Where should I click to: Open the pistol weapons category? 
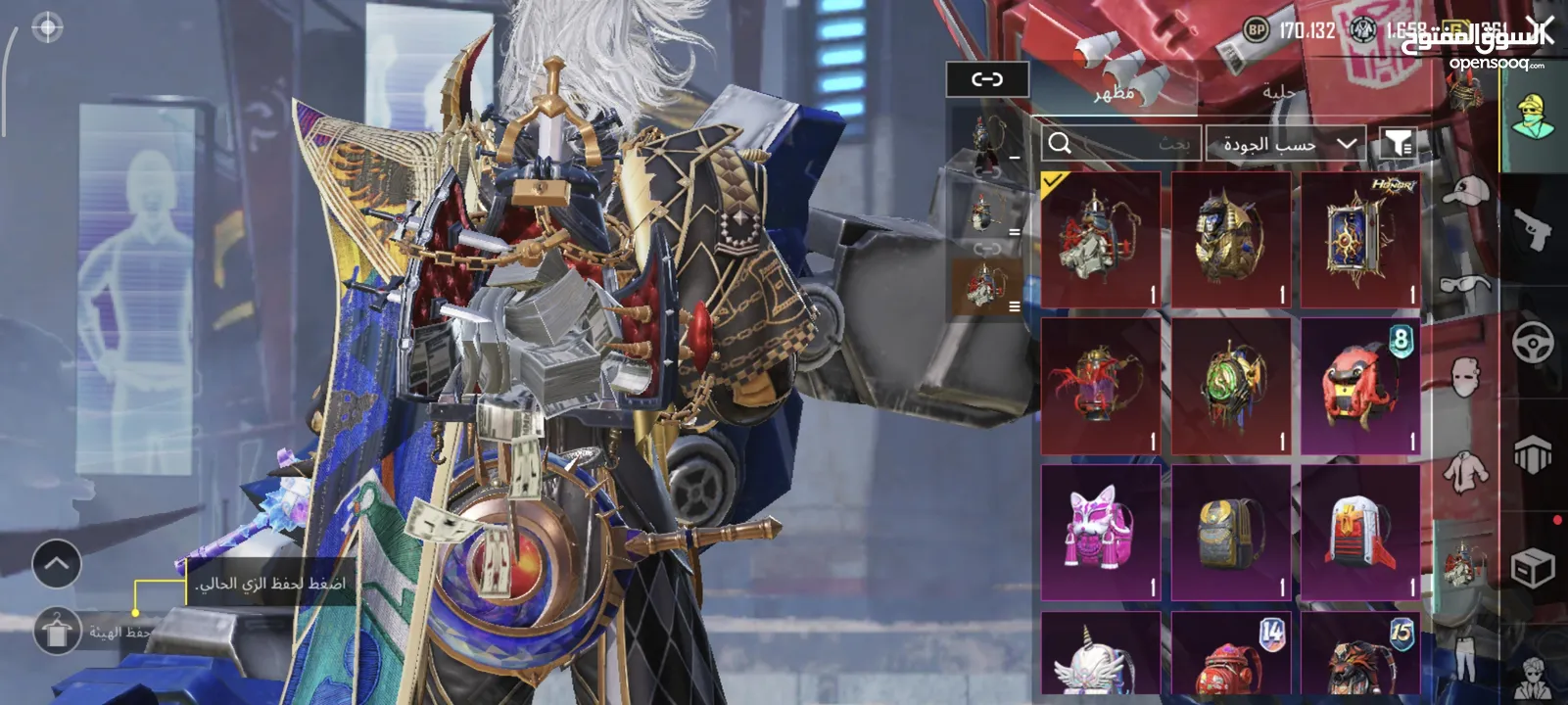(1533, 230)
